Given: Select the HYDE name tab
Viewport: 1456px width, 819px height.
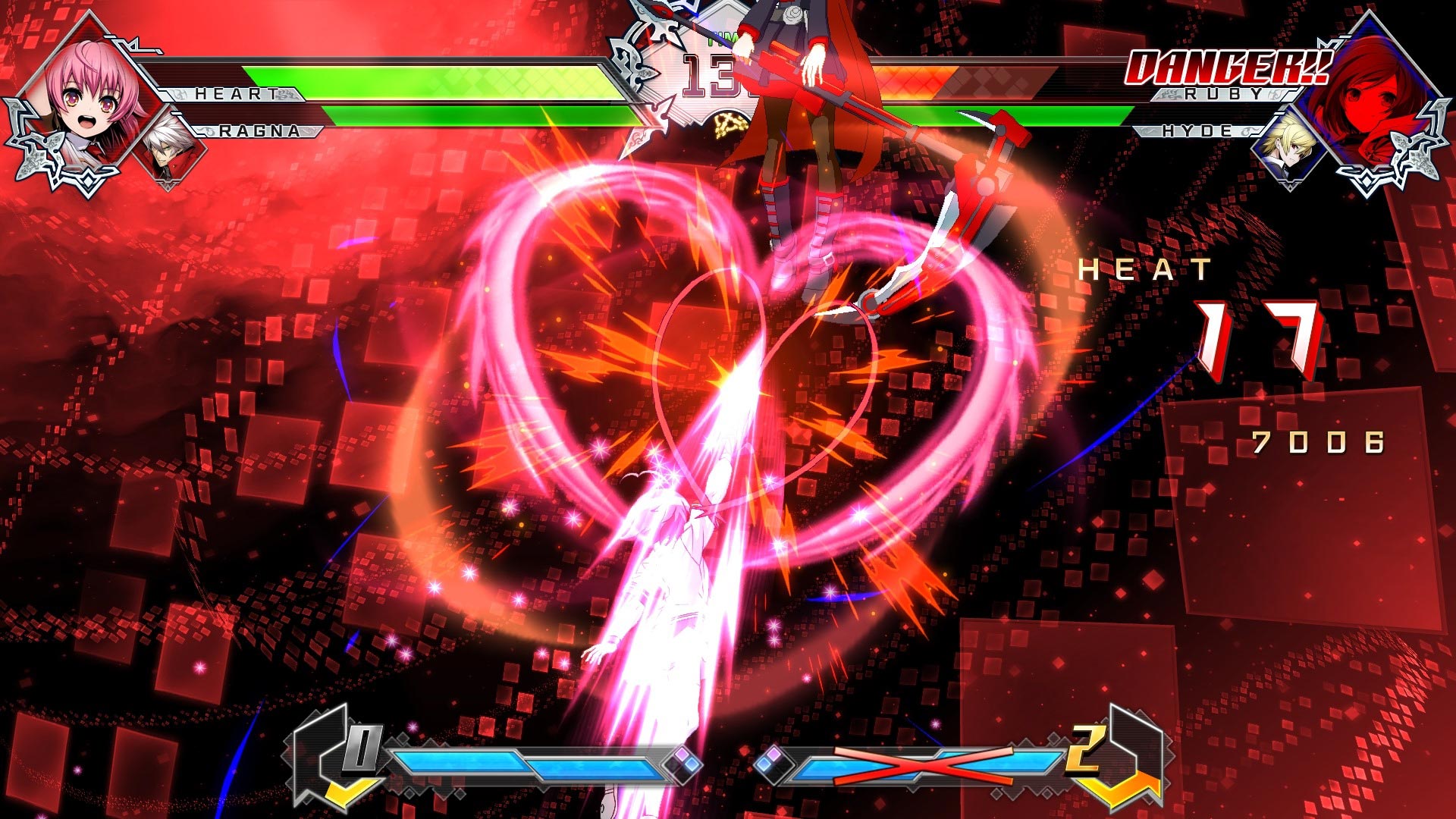Looking at the screenshot, I should click(x=1198, y=130).
